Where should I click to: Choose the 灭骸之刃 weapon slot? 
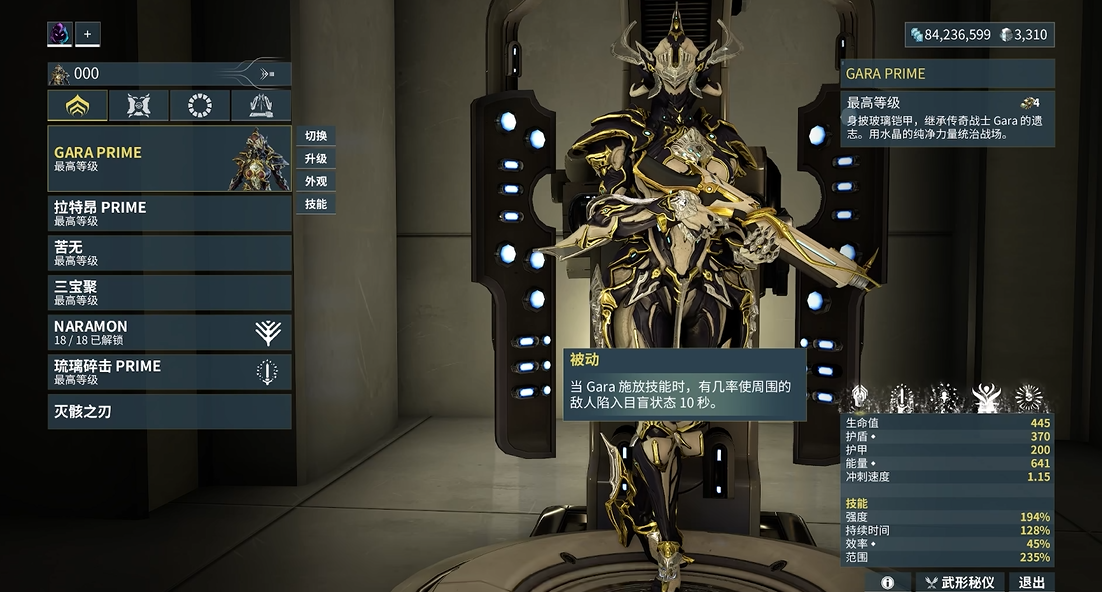tap(169, 411)
